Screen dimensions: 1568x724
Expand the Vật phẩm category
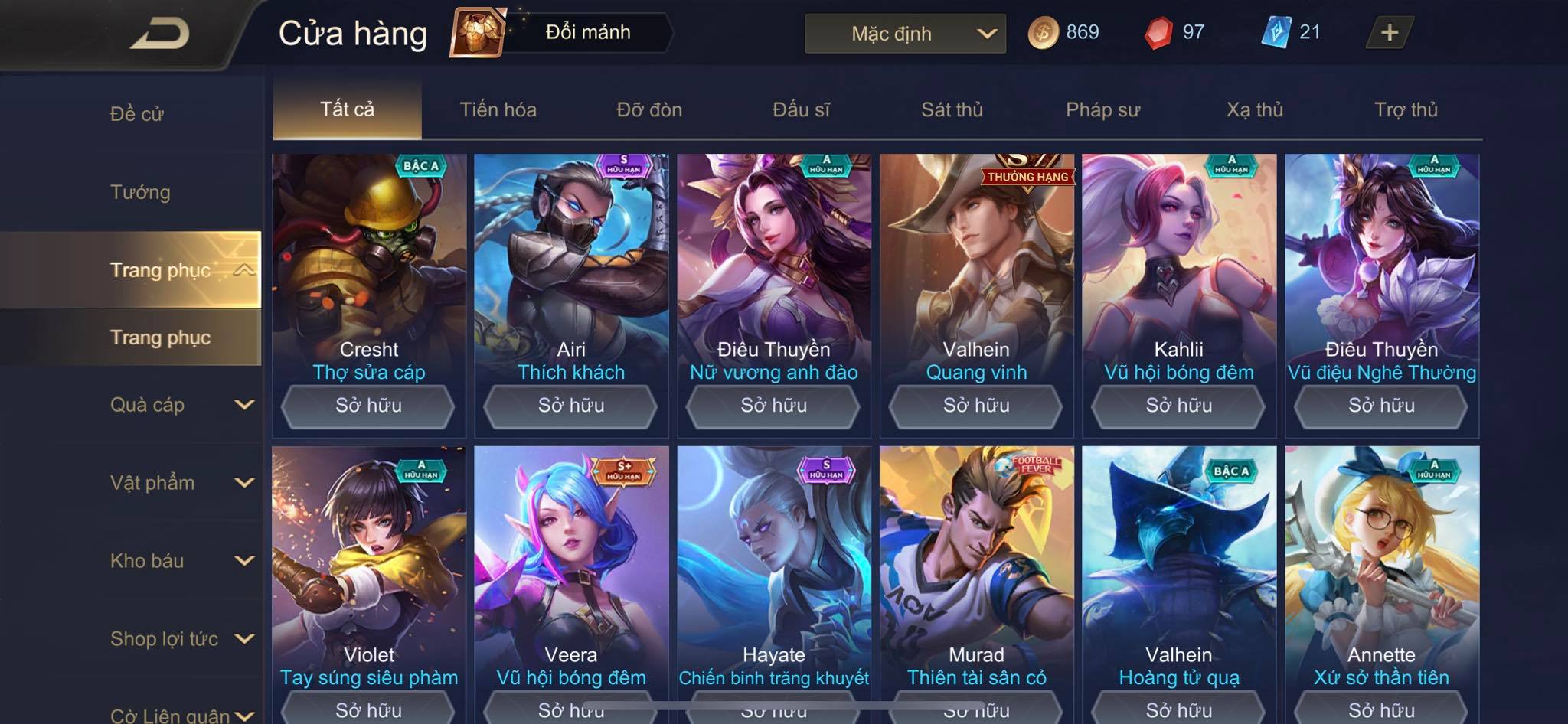[181, 483]
